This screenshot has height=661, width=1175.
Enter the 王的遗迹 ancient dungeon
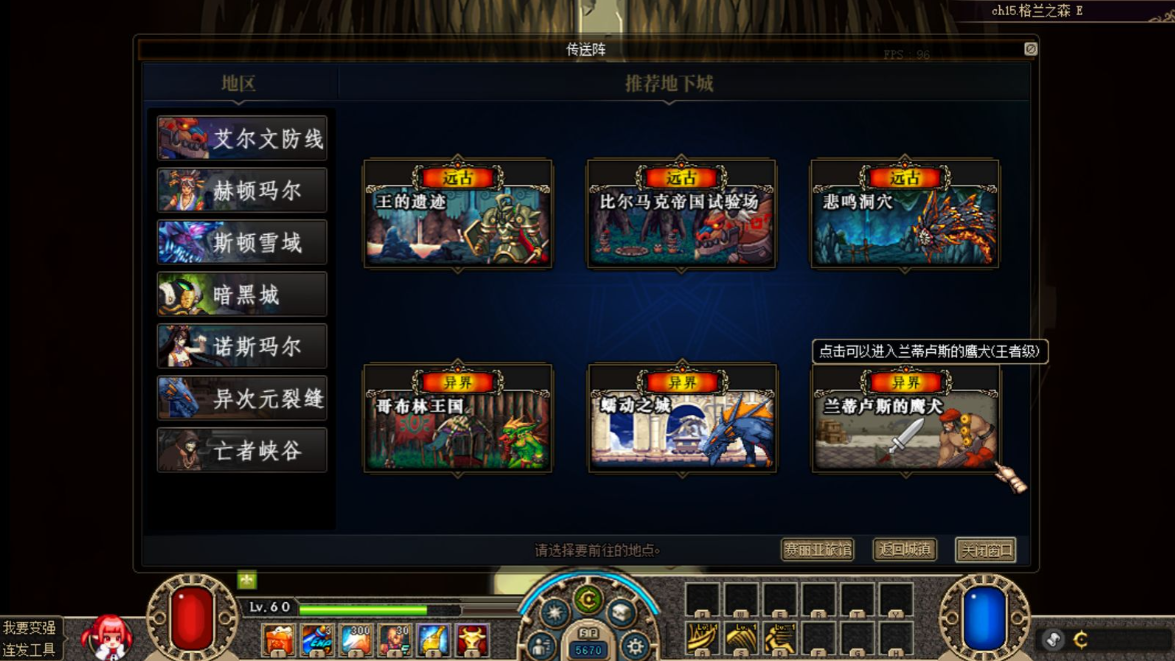tap(458, 215)
